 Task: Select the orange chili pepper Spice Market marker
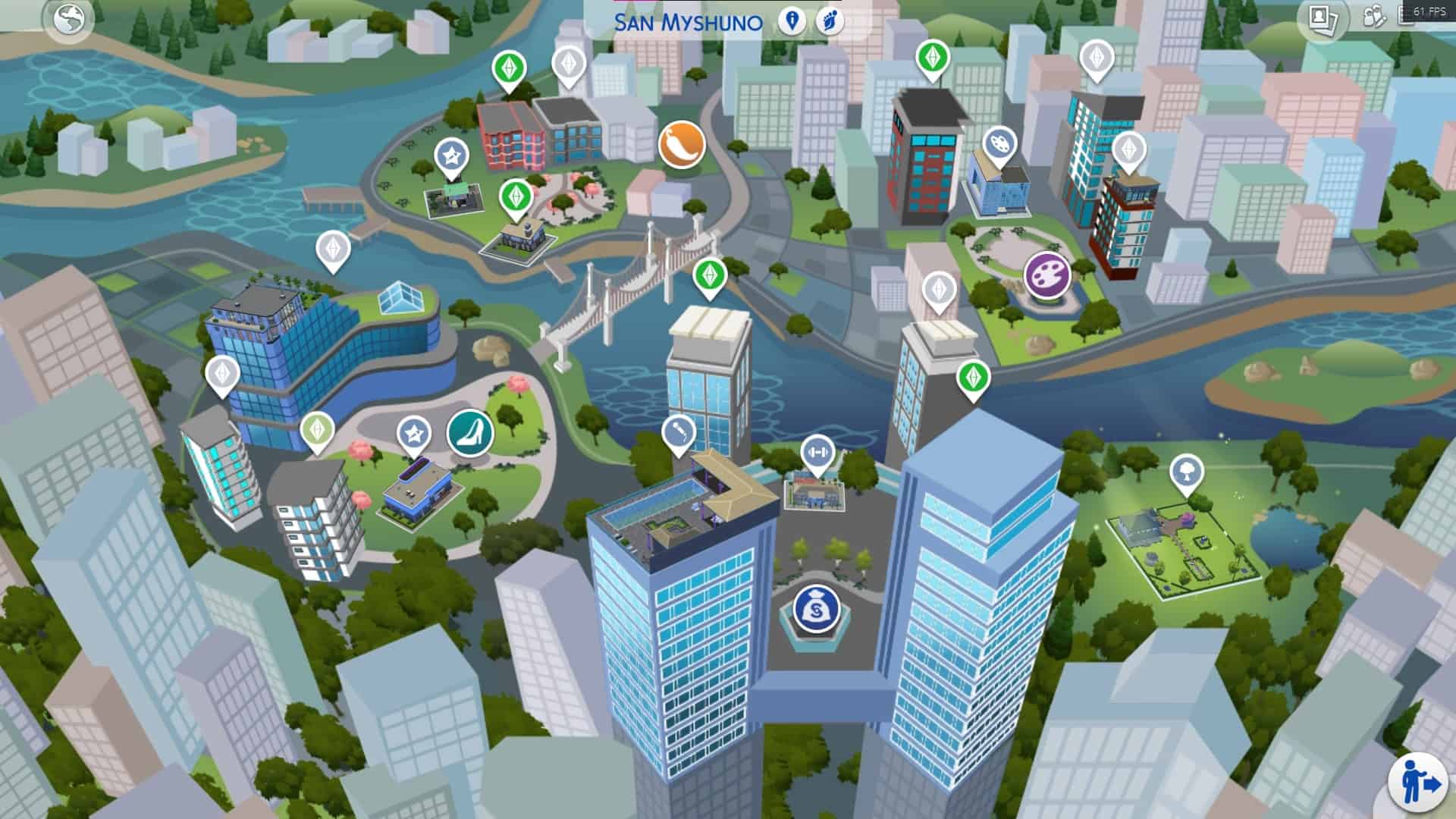tap(682, 144)
